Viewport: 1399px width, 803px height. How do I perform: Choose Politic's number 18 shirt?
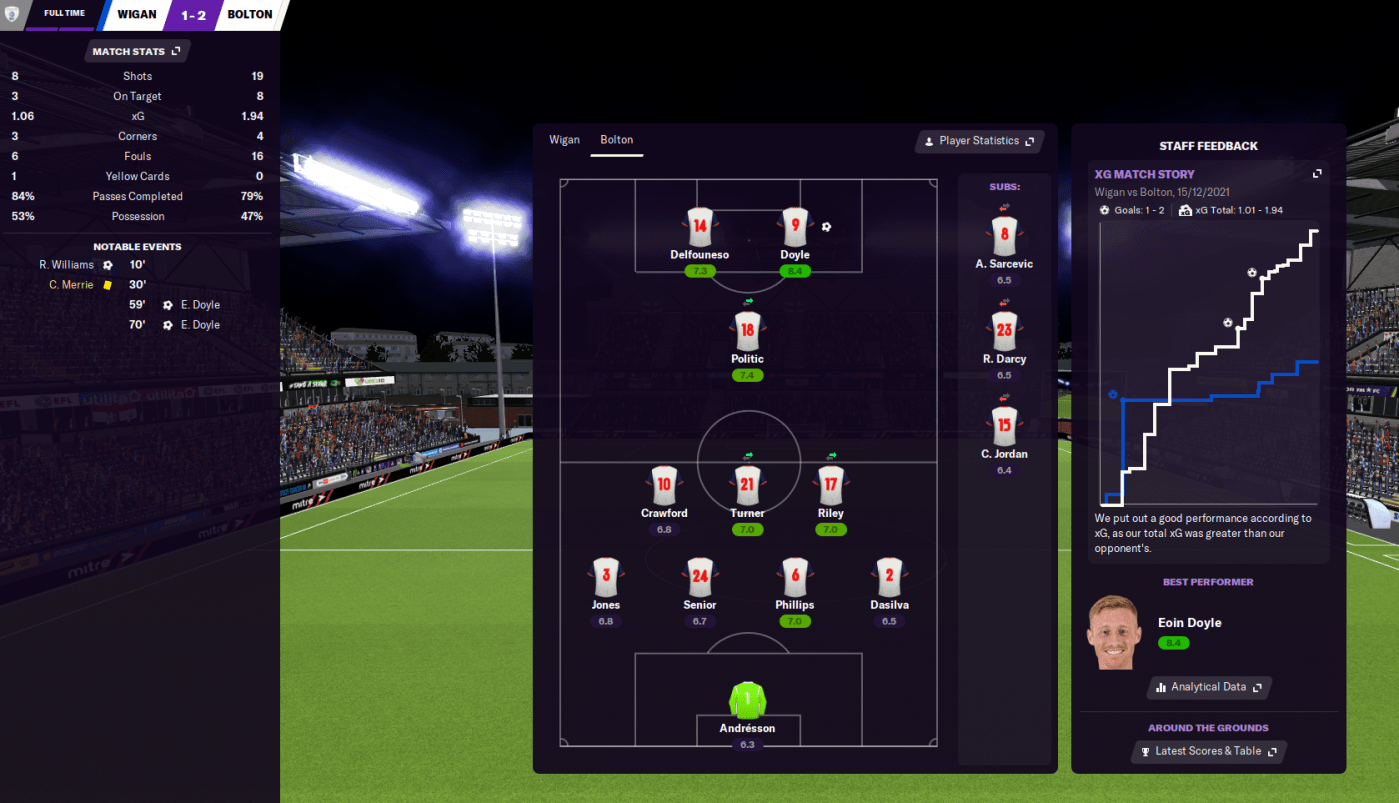(x=747, y=331)
